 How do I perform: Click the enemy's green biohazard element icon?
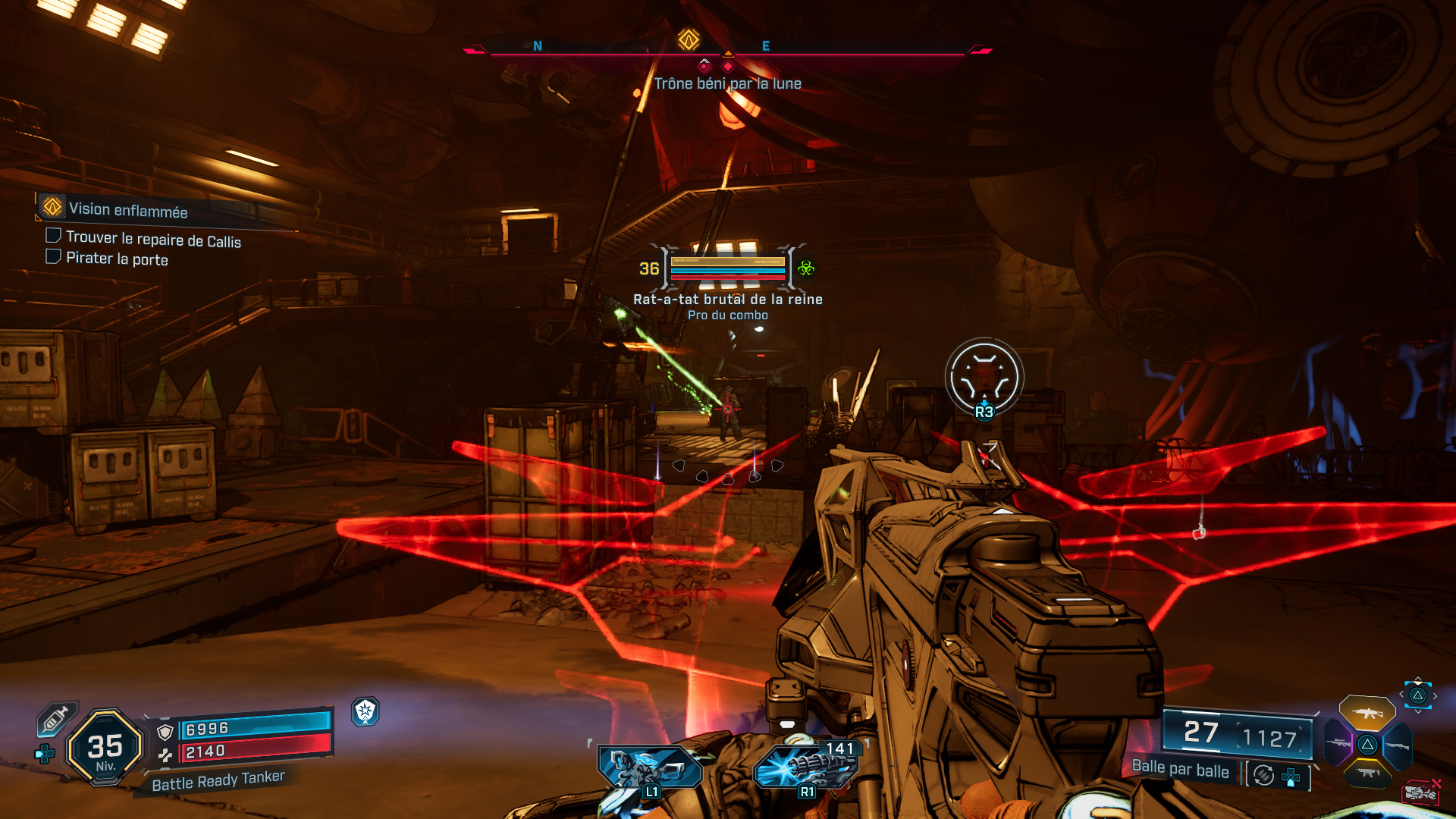tap(806, 268)
